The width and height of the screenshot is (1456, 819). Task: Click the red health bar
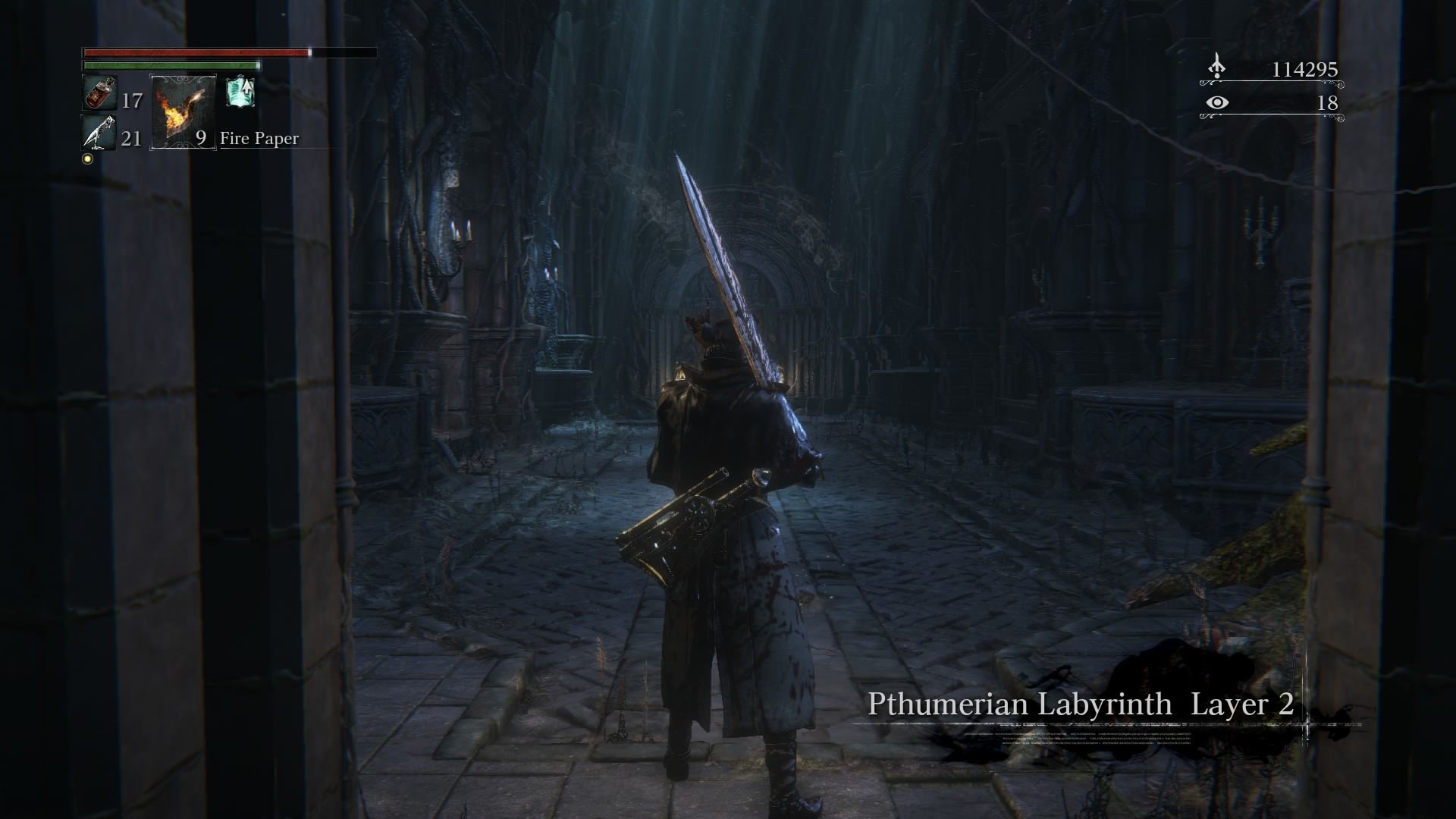coord(193,53)
